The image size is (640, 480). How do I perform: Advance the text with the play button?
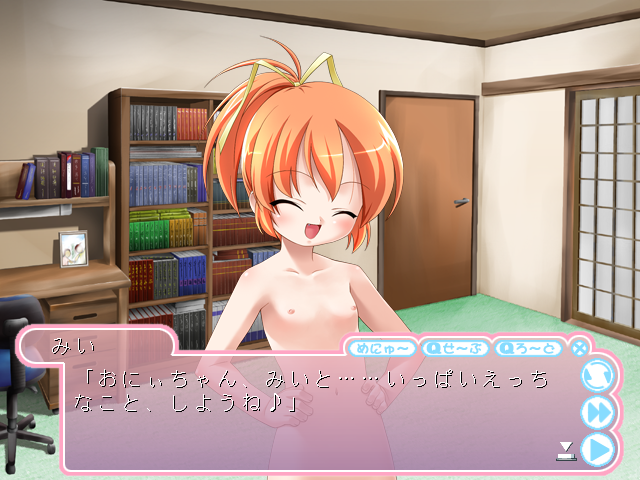(x=597, y=449)
